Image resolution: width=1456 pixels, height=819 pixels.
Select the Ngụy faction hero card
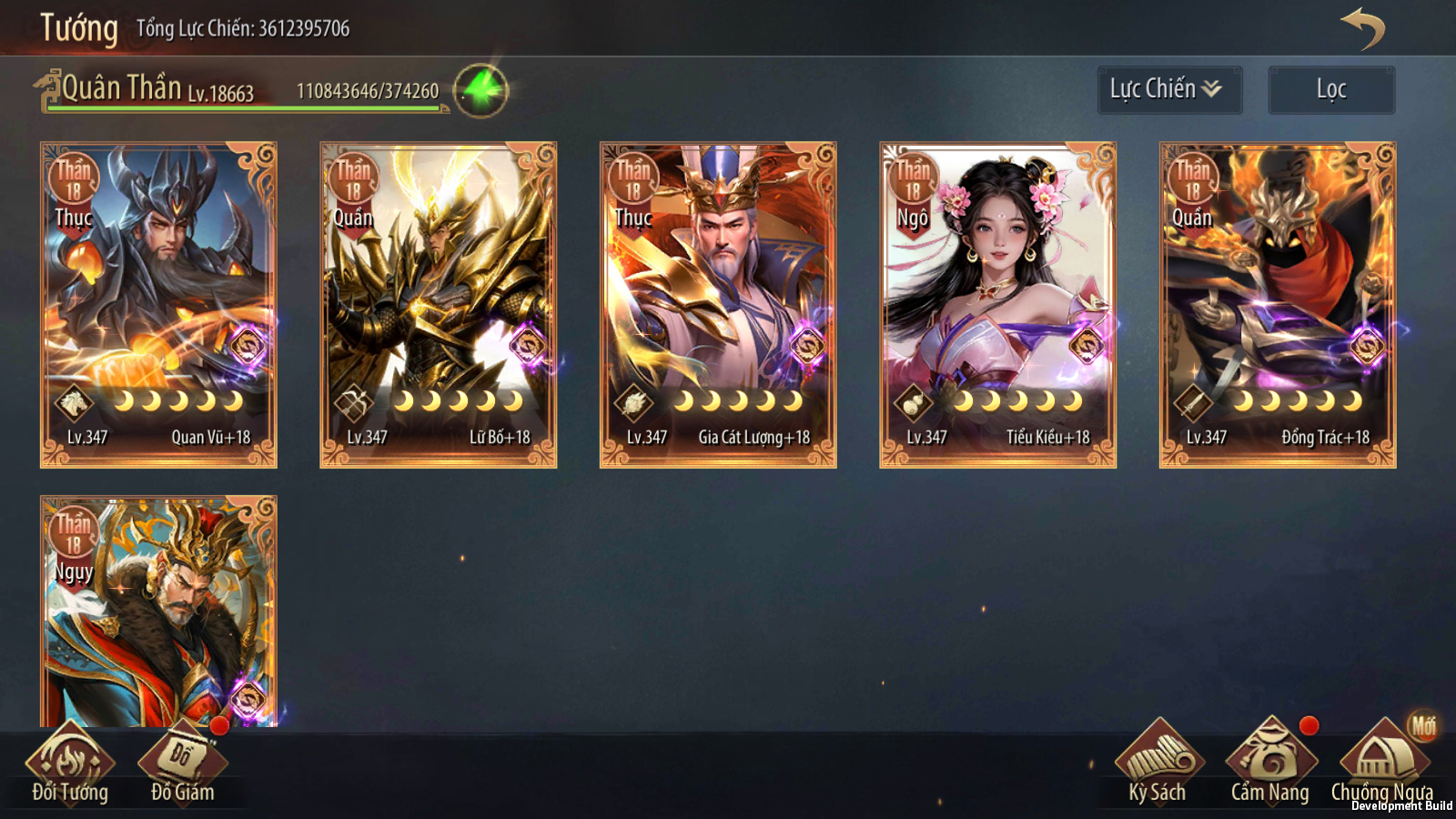point(158,612)
